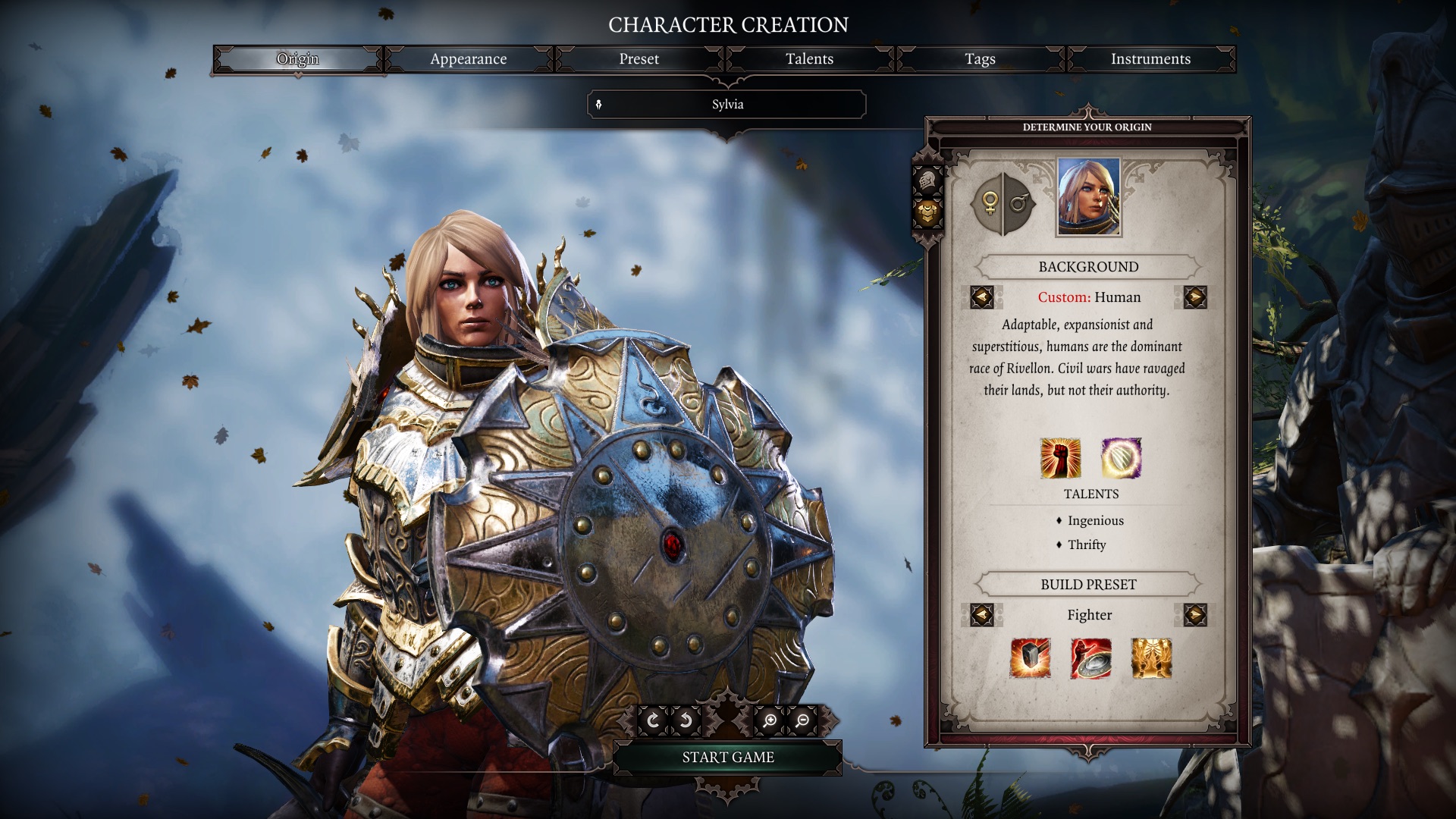Go to the Talents tab

pyautogui.click(x=809, y=59)
